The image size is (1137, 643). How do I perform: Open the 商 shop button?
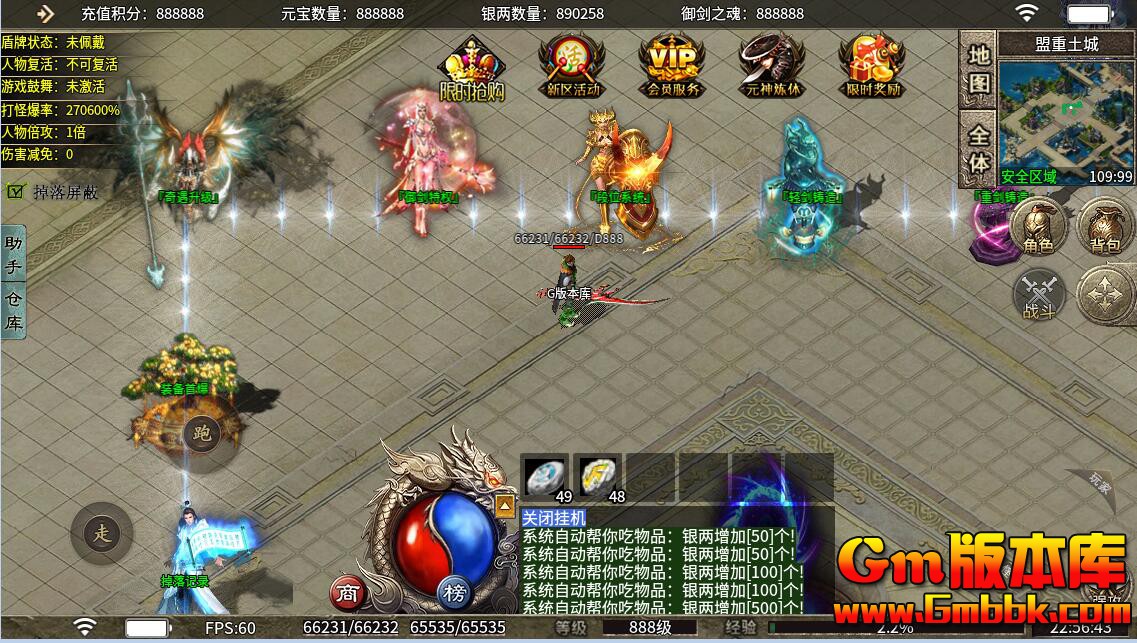[x=347, y=594]
